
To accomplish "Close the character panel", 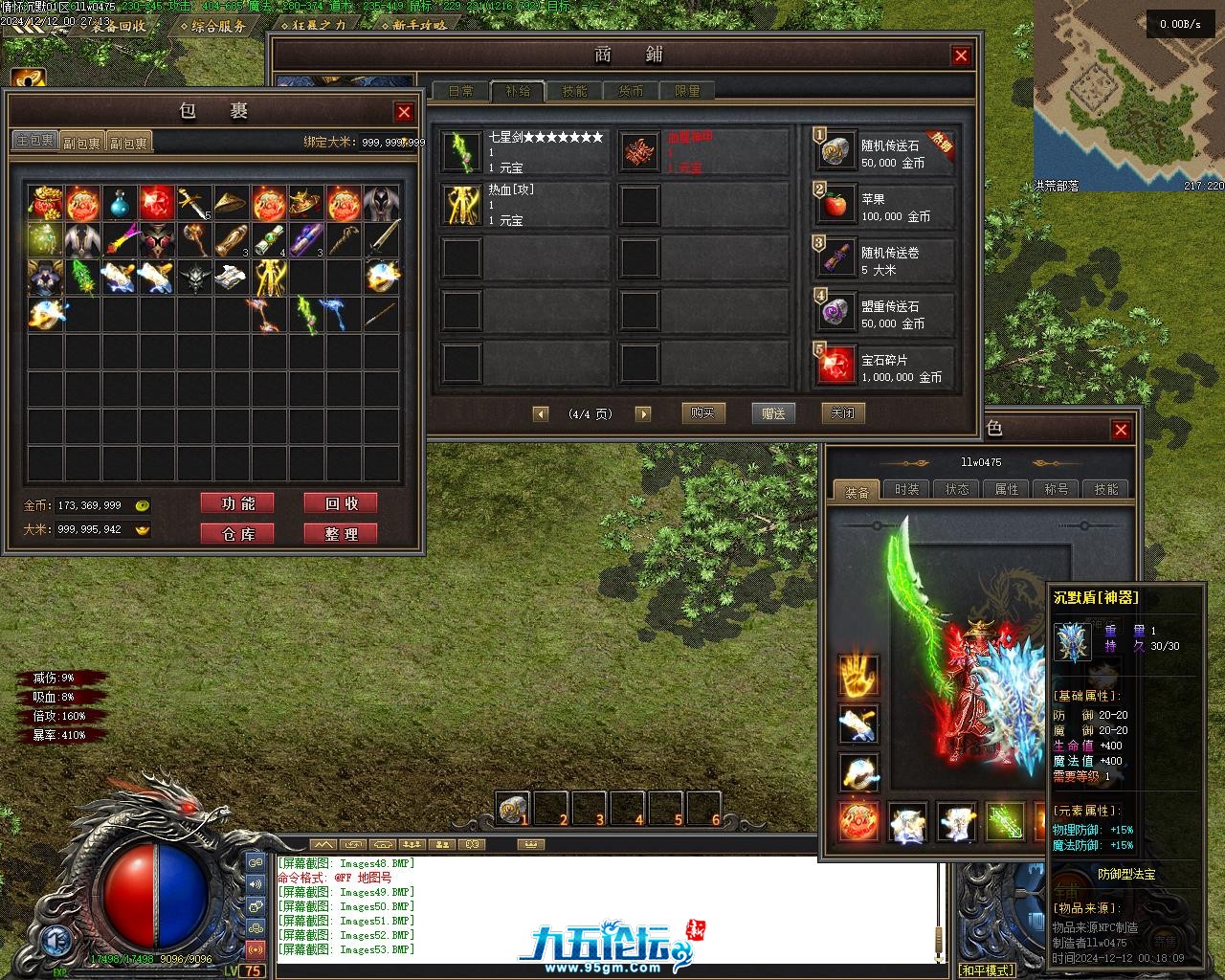I will 1121,430.
